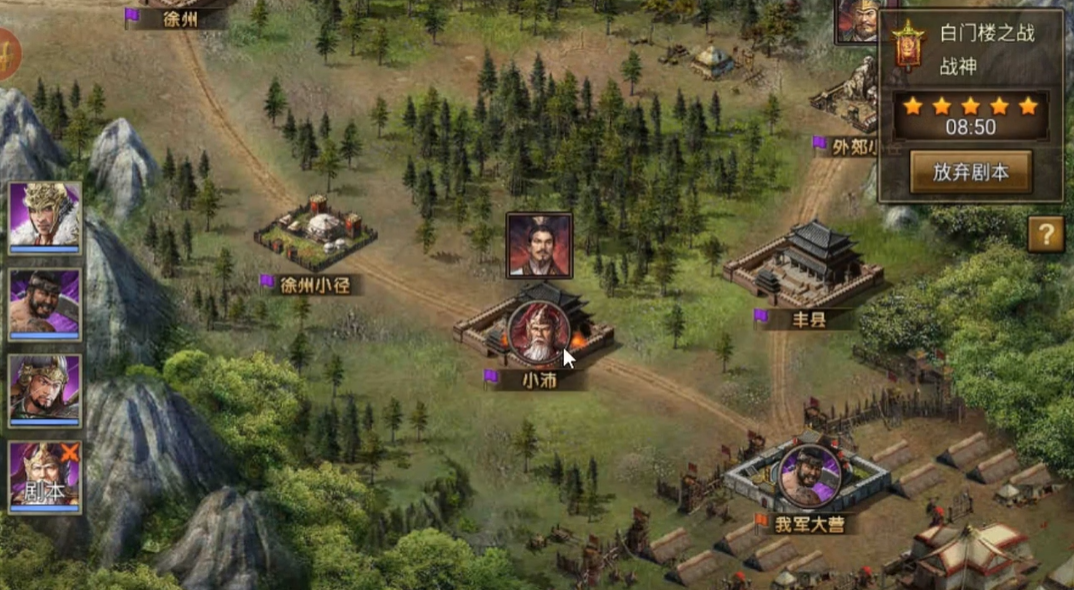Open the 剧本 general portrait
This screenshot has height=590, width=1074.
coord(45,475)
